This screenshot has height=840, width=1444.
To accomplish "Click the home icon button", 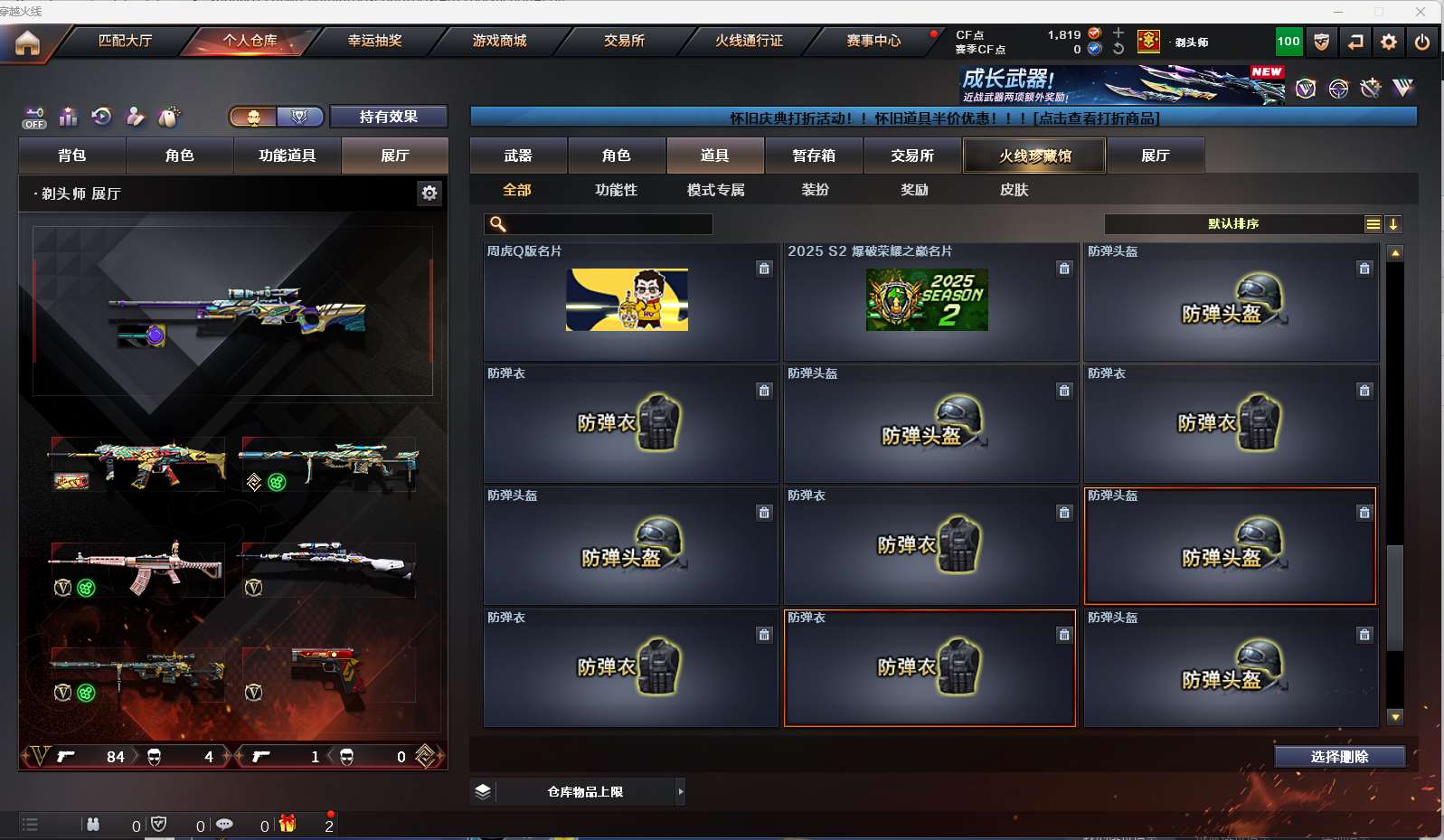I will tap(27, 42).
